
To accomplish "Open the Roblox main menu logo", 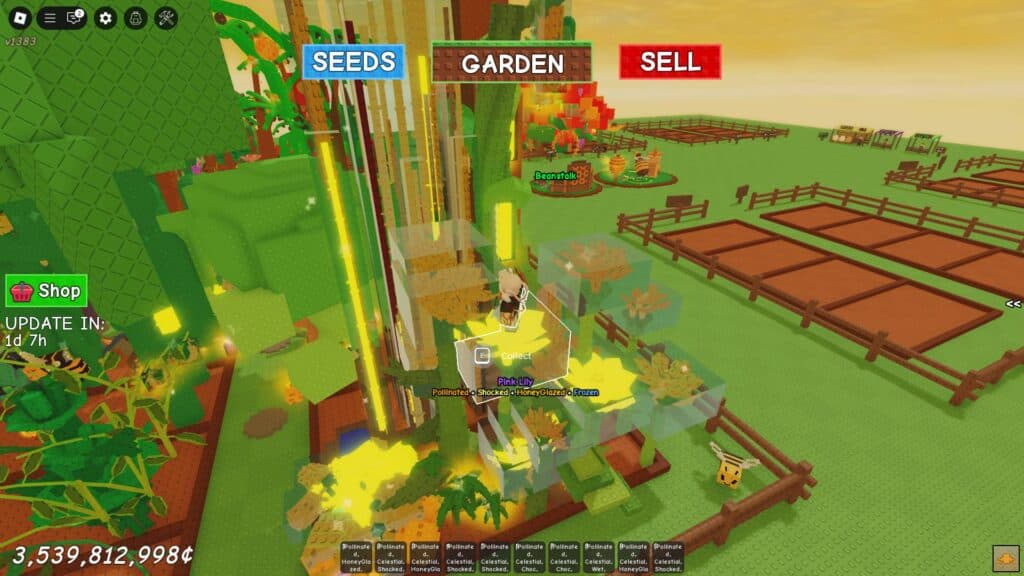I will click(x=19, y=18).
